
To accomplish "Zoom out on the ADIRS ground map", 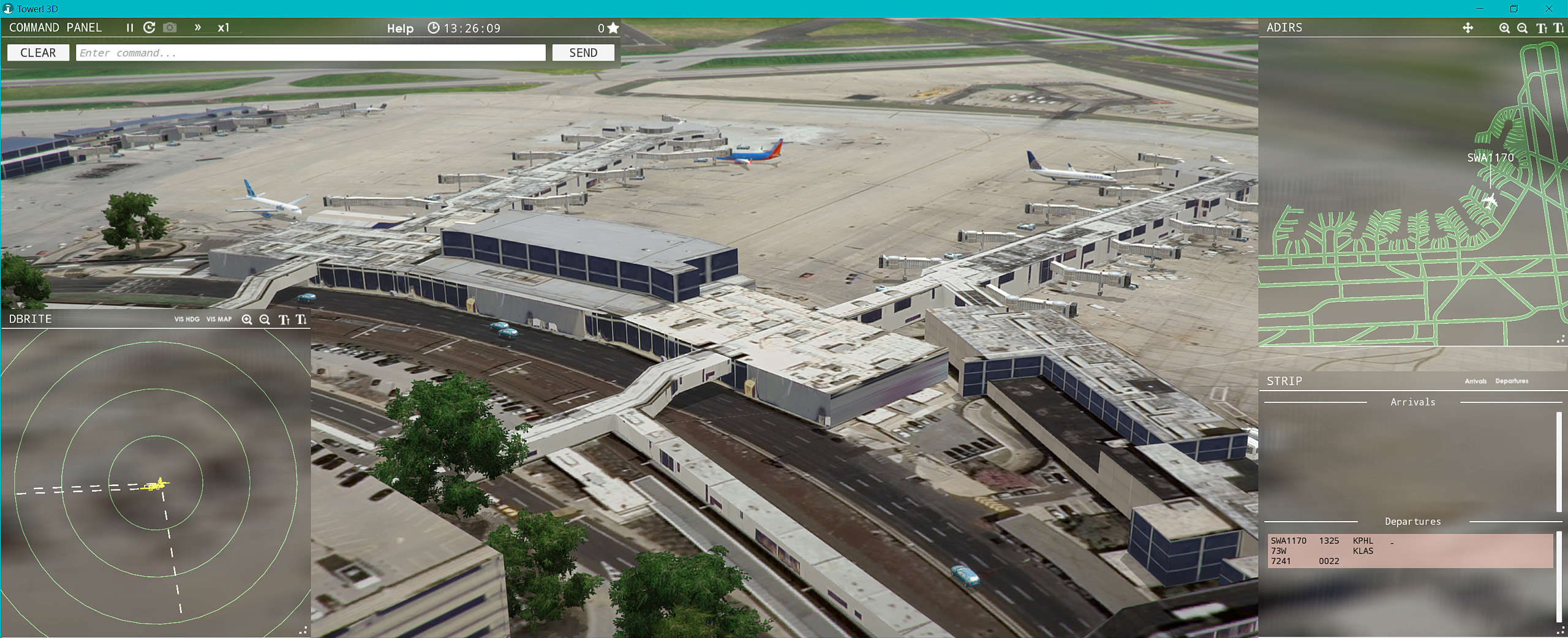I will click(x=1521, y=28).
